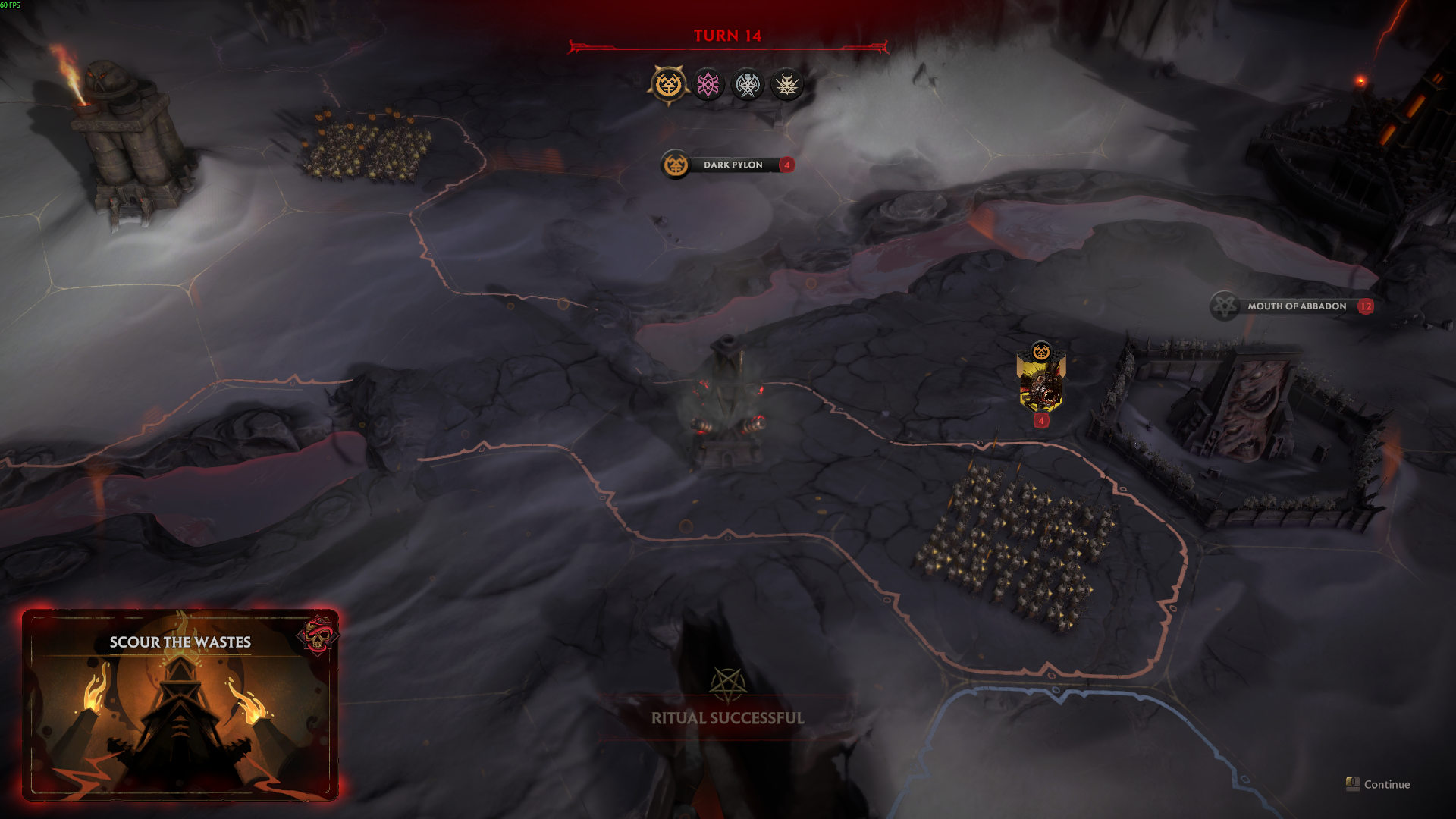Screen dimensions: 1456x819
Task: Continue past the ritual result
Action: pos(1378,784)
